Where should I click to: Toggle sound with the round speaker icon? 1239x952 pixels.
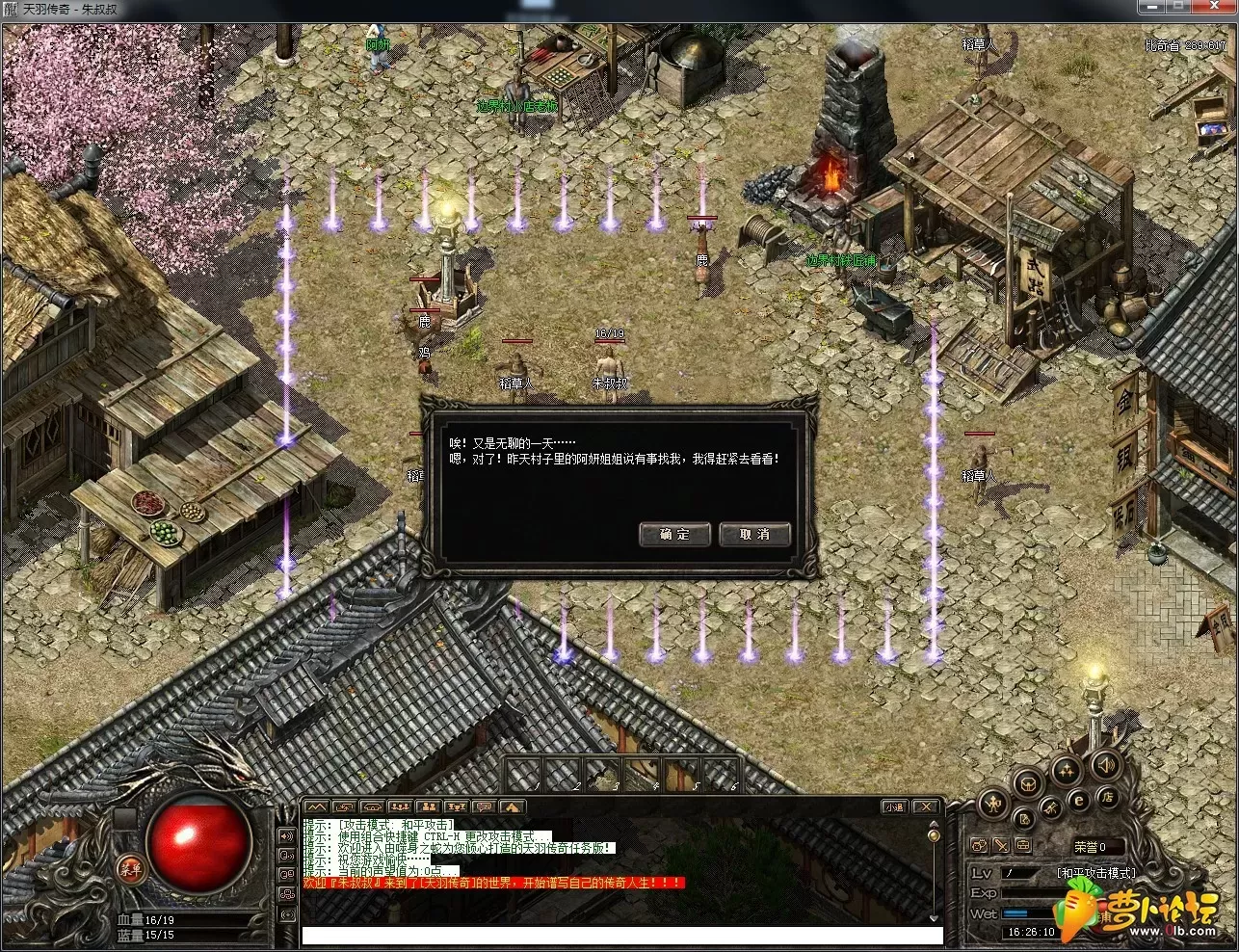point(1105,767)
